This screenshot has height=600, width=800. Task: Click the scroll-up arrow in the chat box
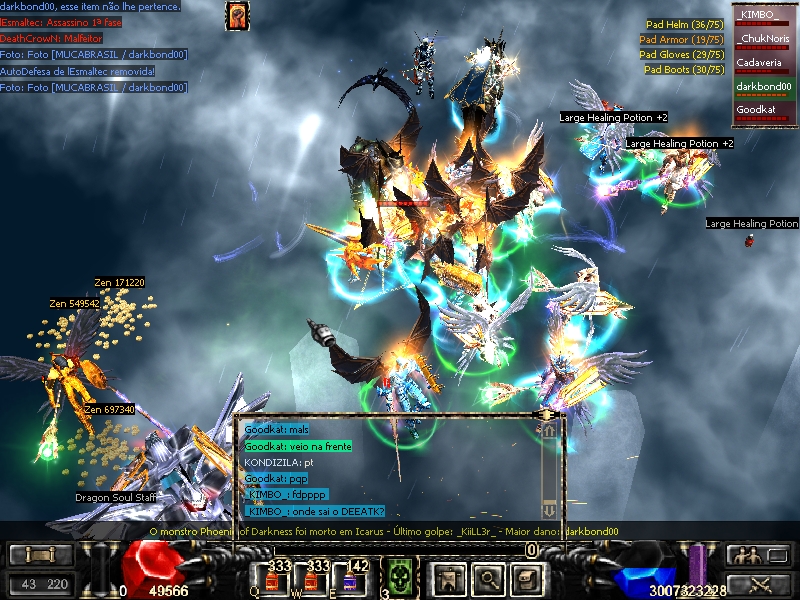548,430
